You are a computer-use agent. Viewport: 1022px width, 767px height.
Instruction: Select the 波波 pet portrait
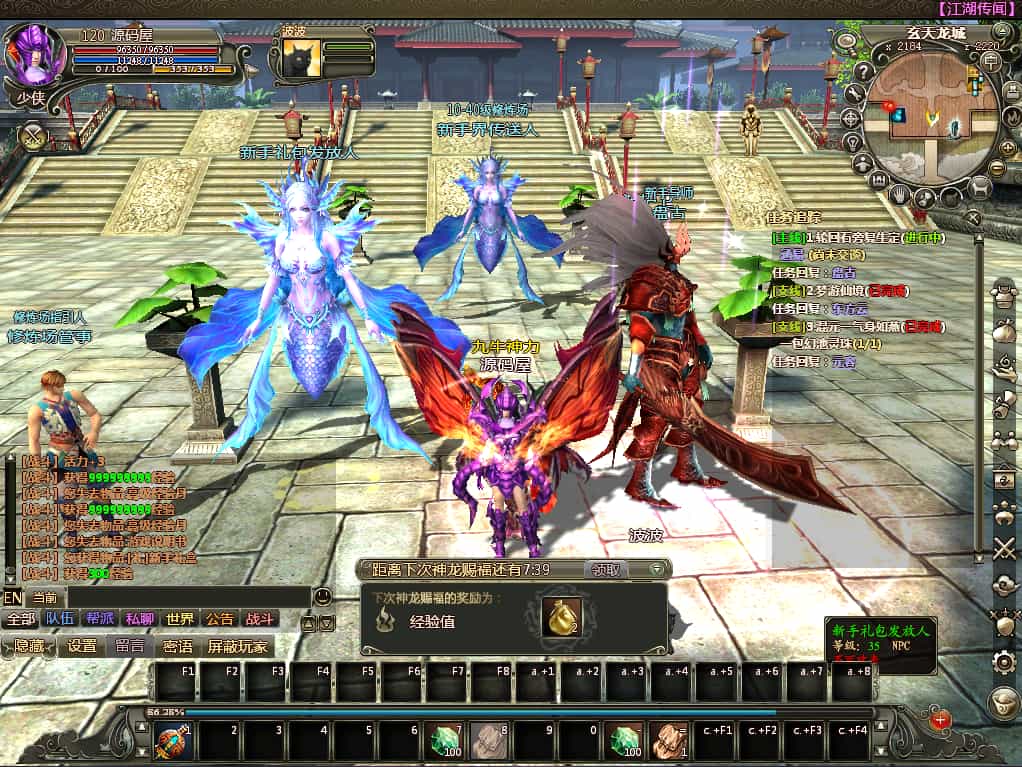click(x=301, y=57)
